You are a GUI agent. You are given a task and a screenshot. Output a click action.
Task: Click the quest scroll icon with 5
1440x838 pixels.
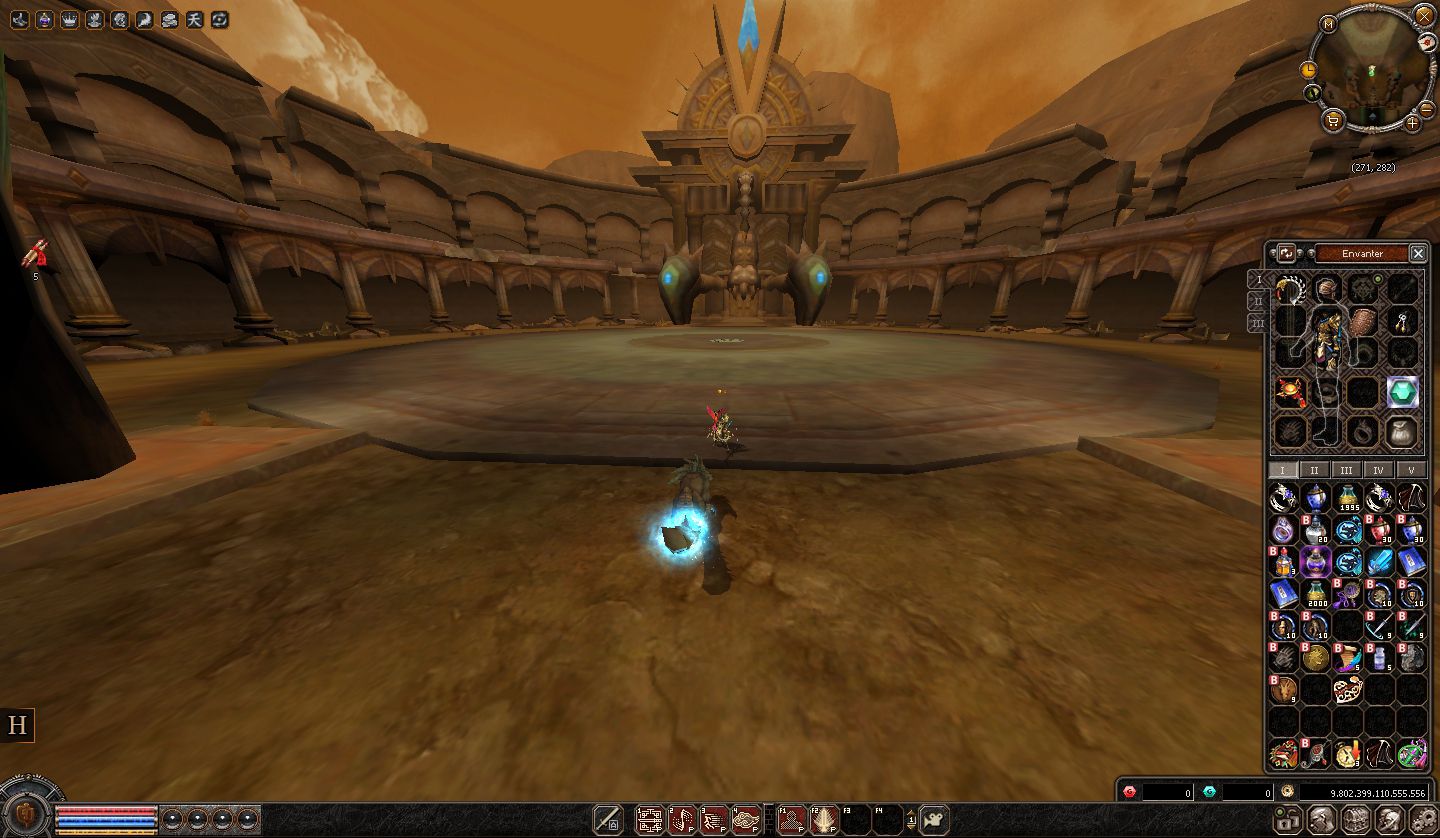[x=35, y=256]
